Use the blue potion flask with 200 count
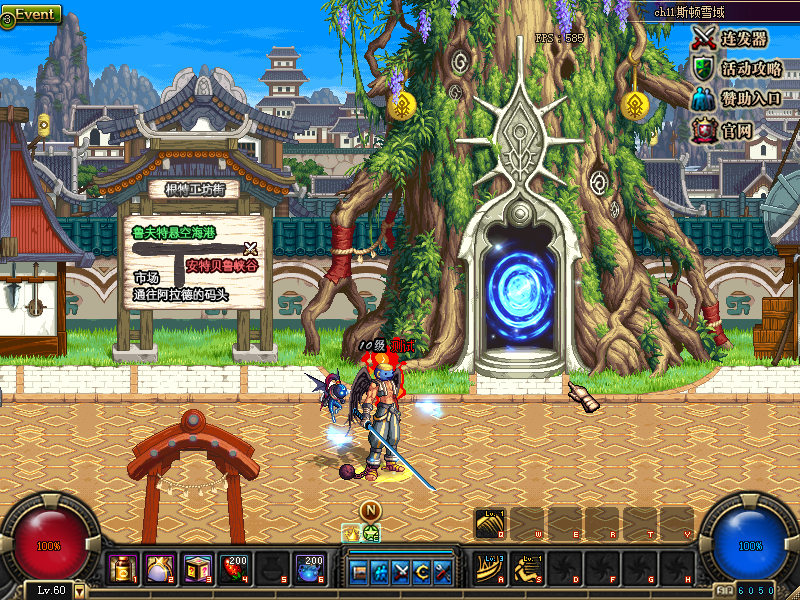The image size is (800, 600). (308, 571)
